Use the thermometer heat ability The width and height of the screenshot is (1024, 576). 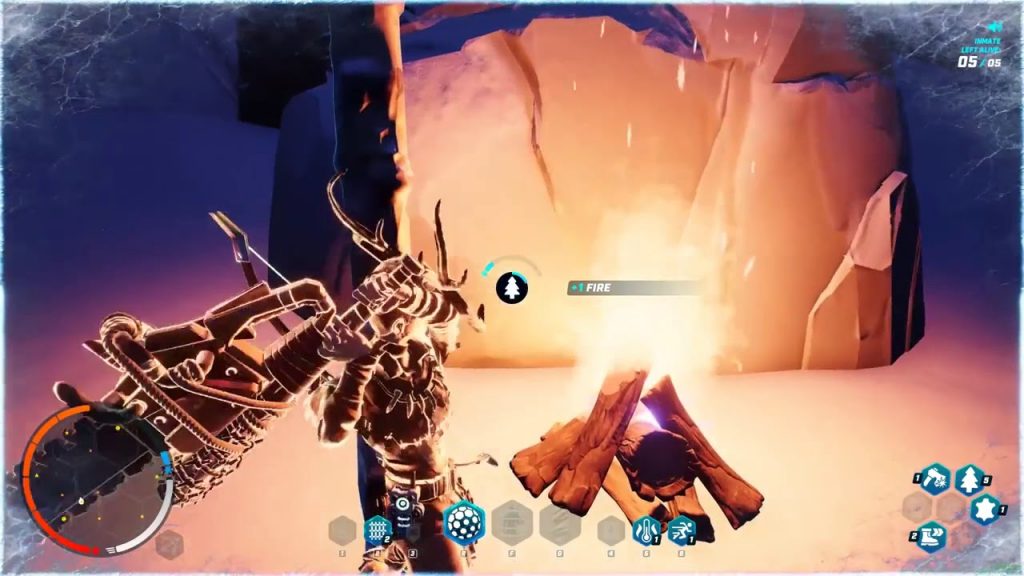click(x=643, y=529)
